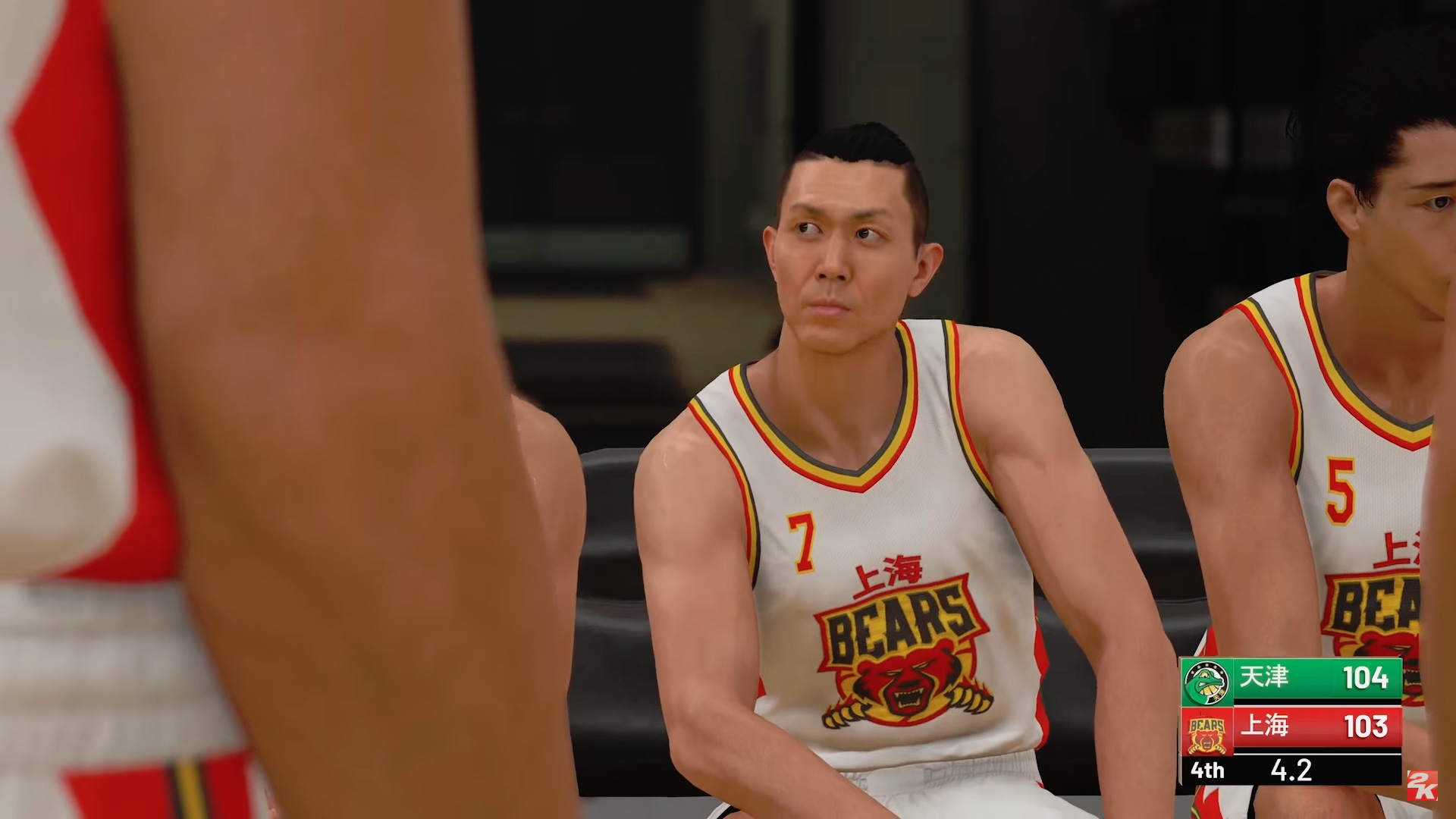Select the 上海 team name label
The image size is (1456, 819).
coord(1264,726)
